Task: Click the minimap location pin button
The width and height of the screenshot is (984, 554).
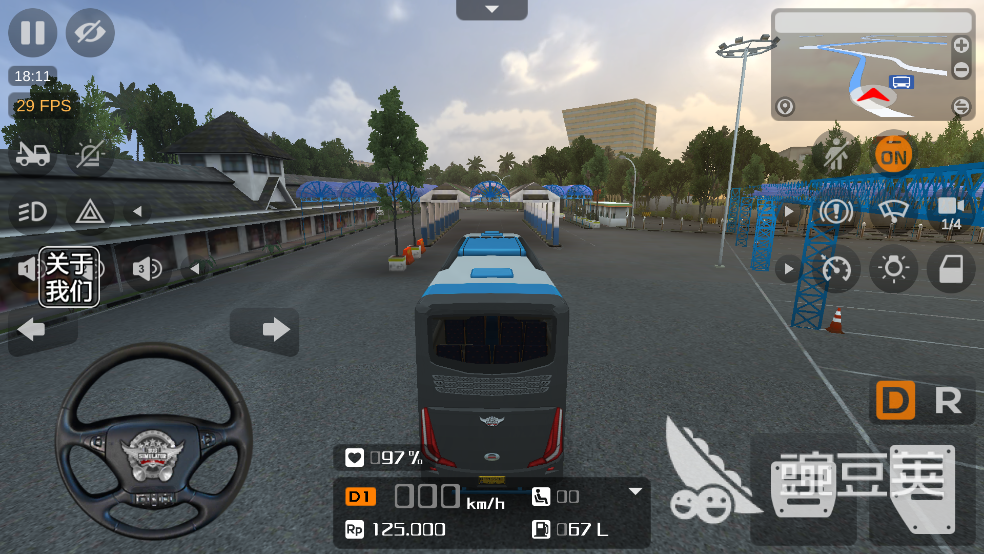Action: coord(785,106)
